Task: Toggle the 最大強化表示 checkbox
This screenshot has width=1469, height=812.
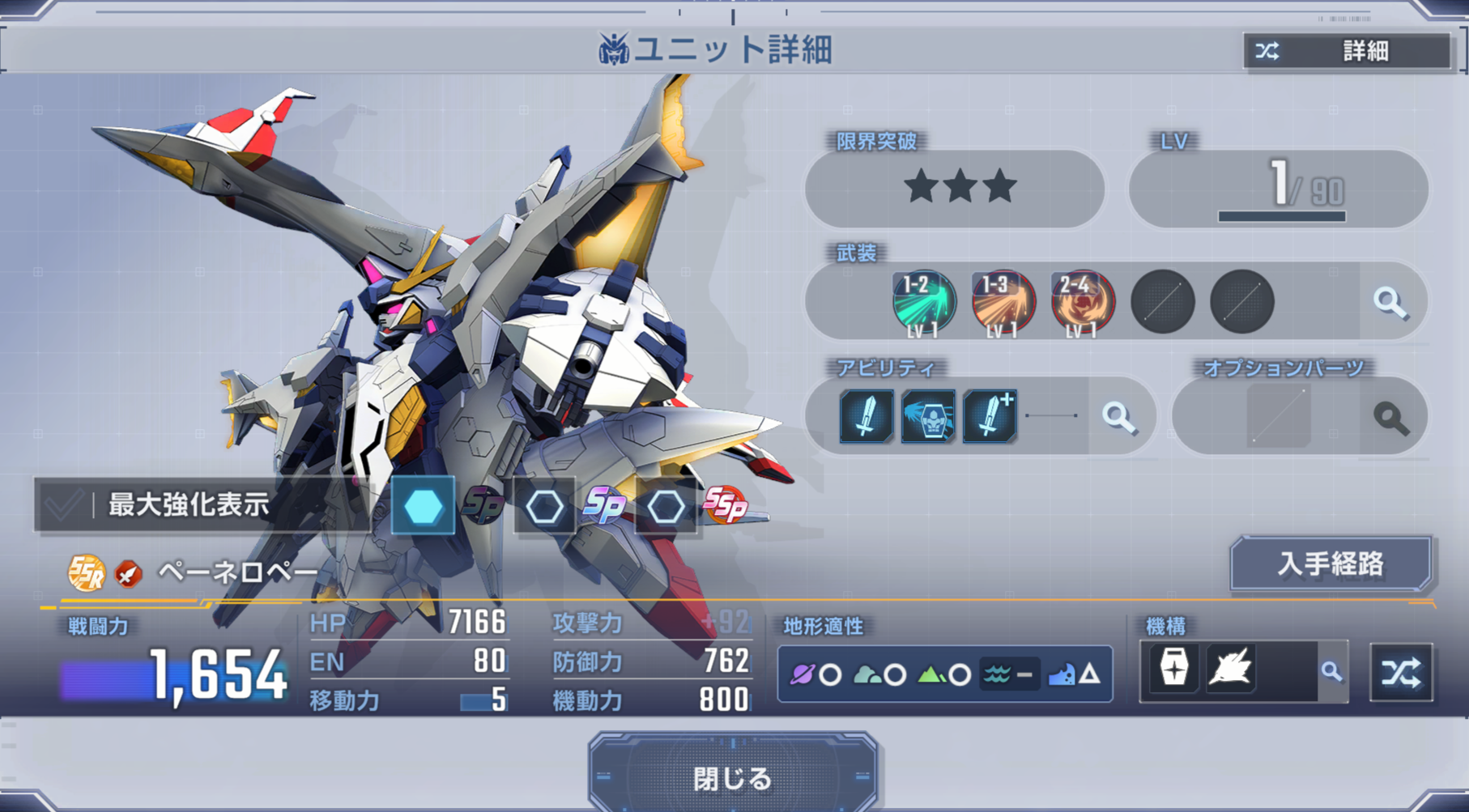Action: [x=65, y=505]
